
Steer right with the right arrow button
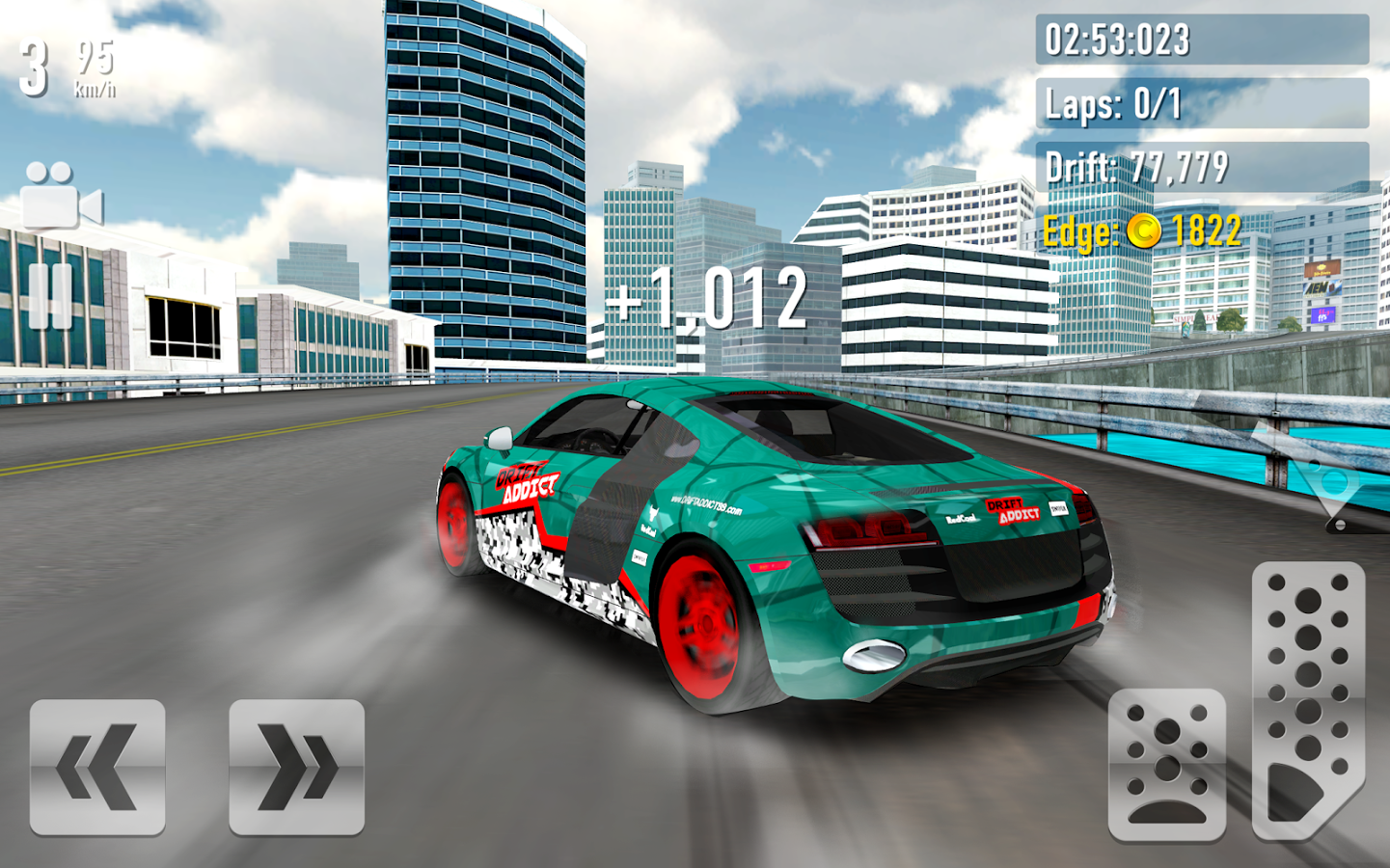[296, 767]
